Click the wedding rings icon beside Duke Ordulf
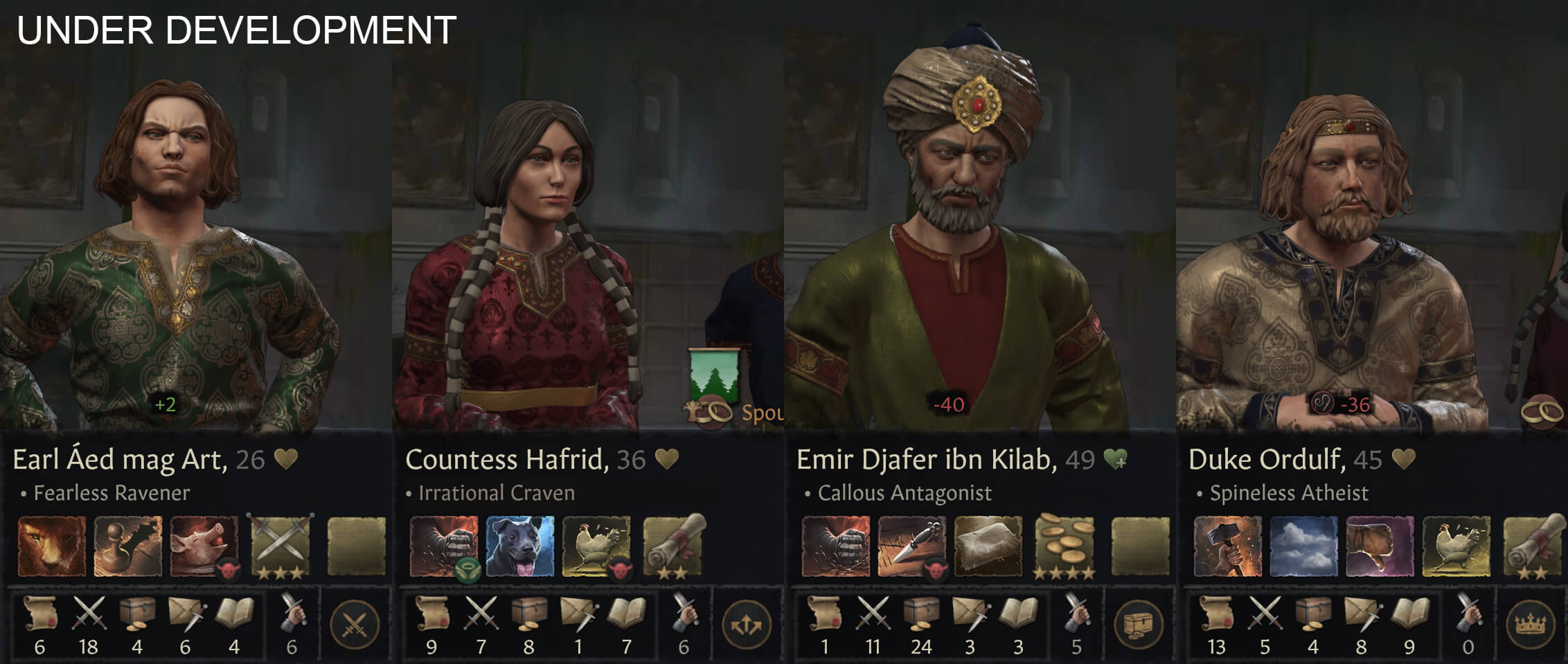This screenshot has width=1568, height=664. [x=1543, y=411]
